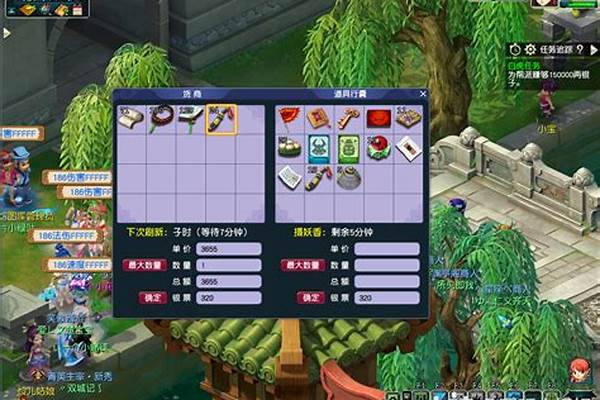This screenshot has width=600, height=400.
Task: Pick the bead bracelet in merchant goods
Action: [x=161, y=119]
